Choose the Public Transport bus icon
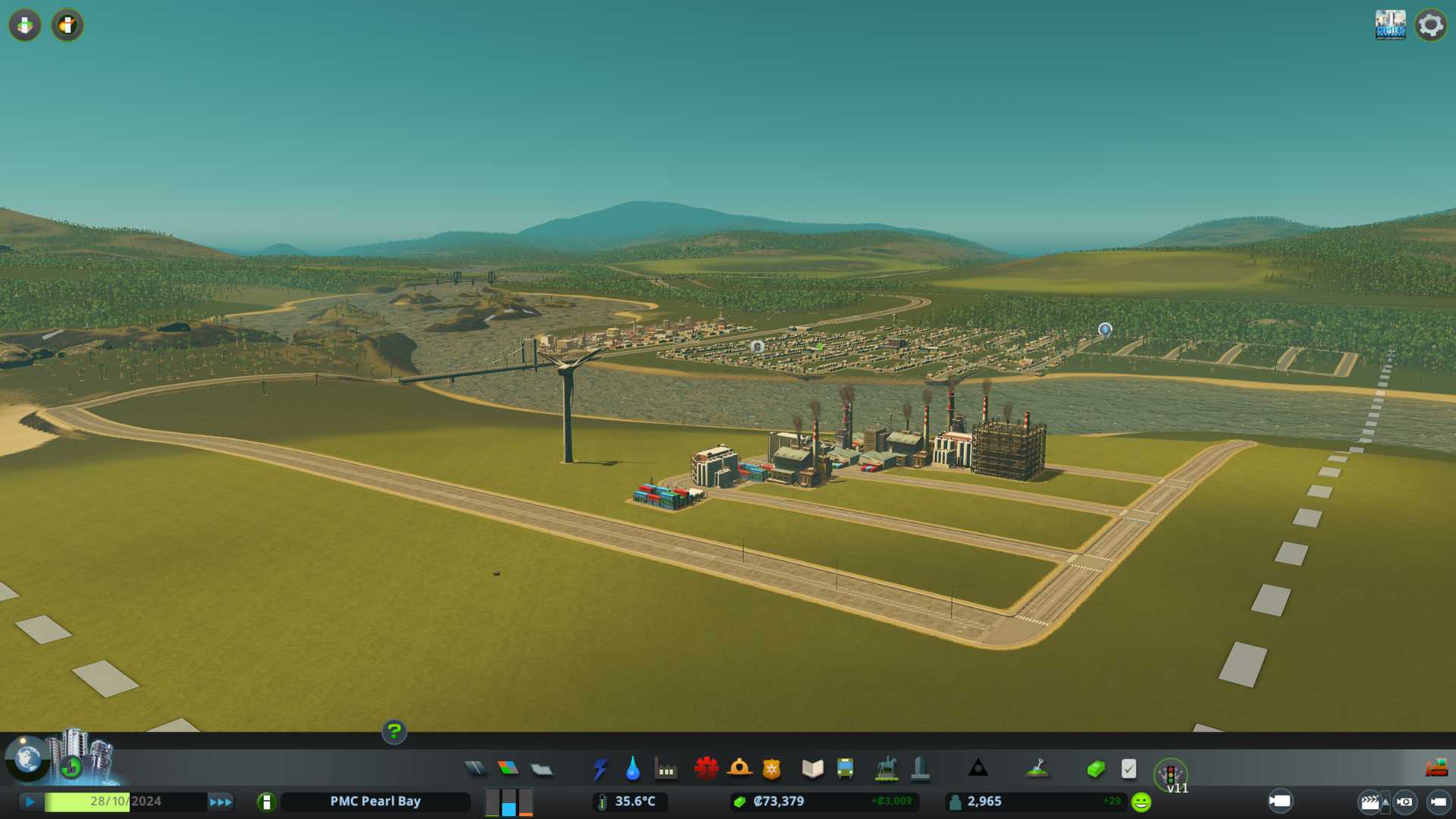1456x819 pixels. pos(845,769)
